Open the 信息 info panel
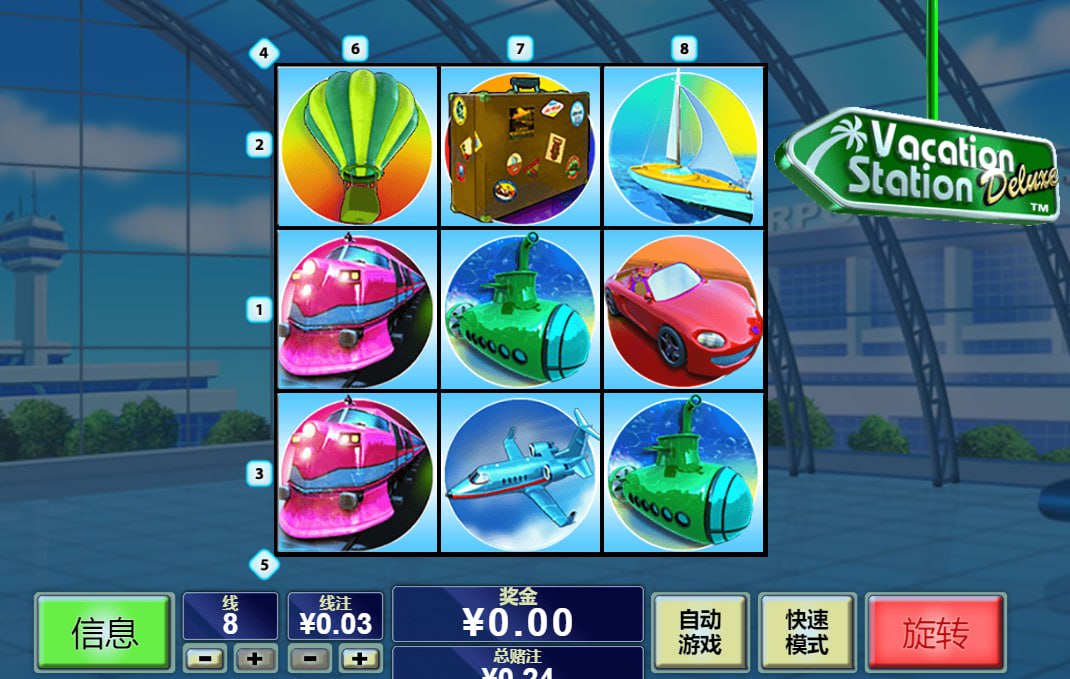Screen dimensions: 1070x679 tap(104, 632)
